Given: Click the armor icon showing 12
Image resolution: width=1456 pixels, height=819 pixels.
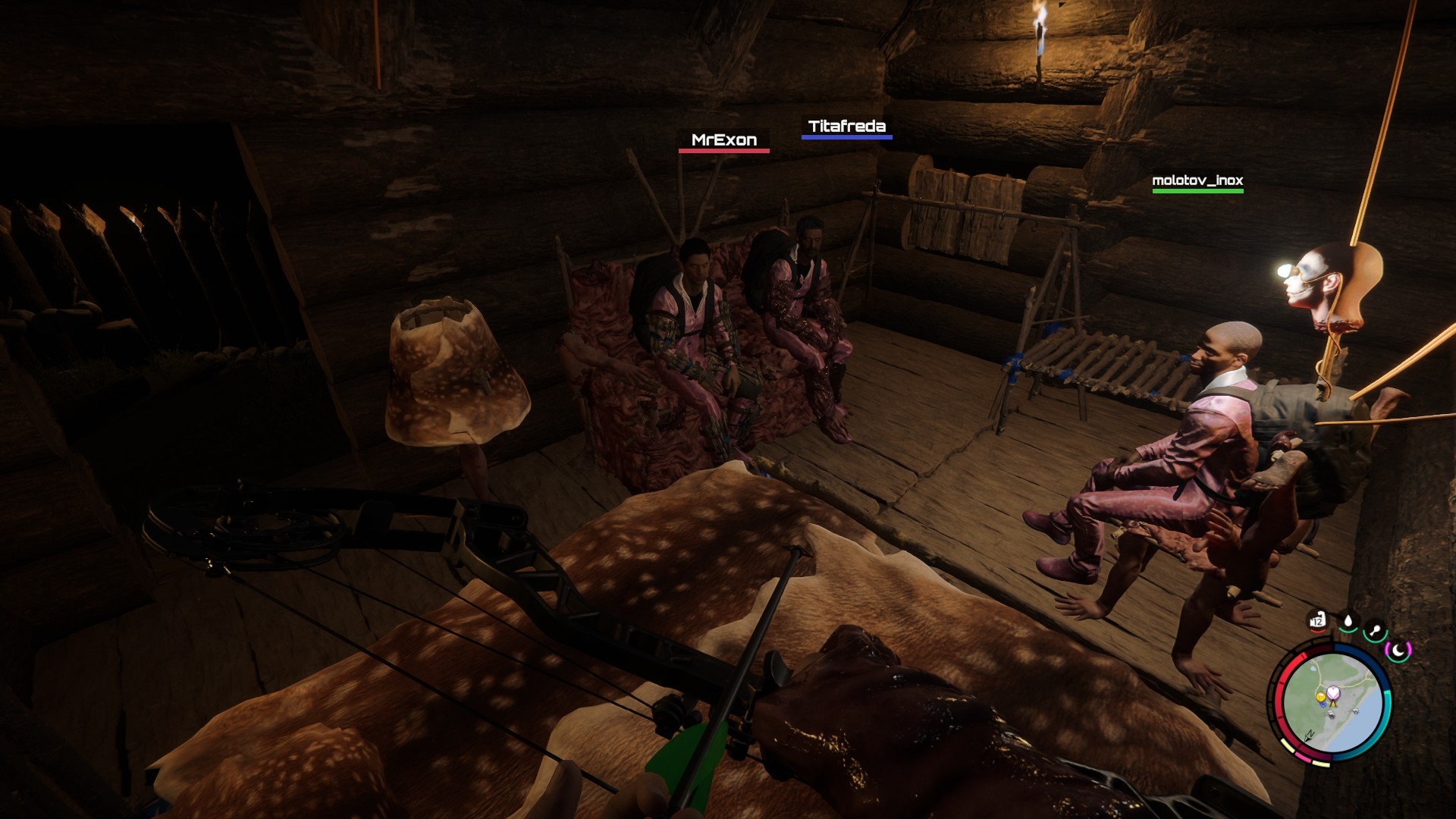Looking at the screenshot, I should tap(1317, 622).
